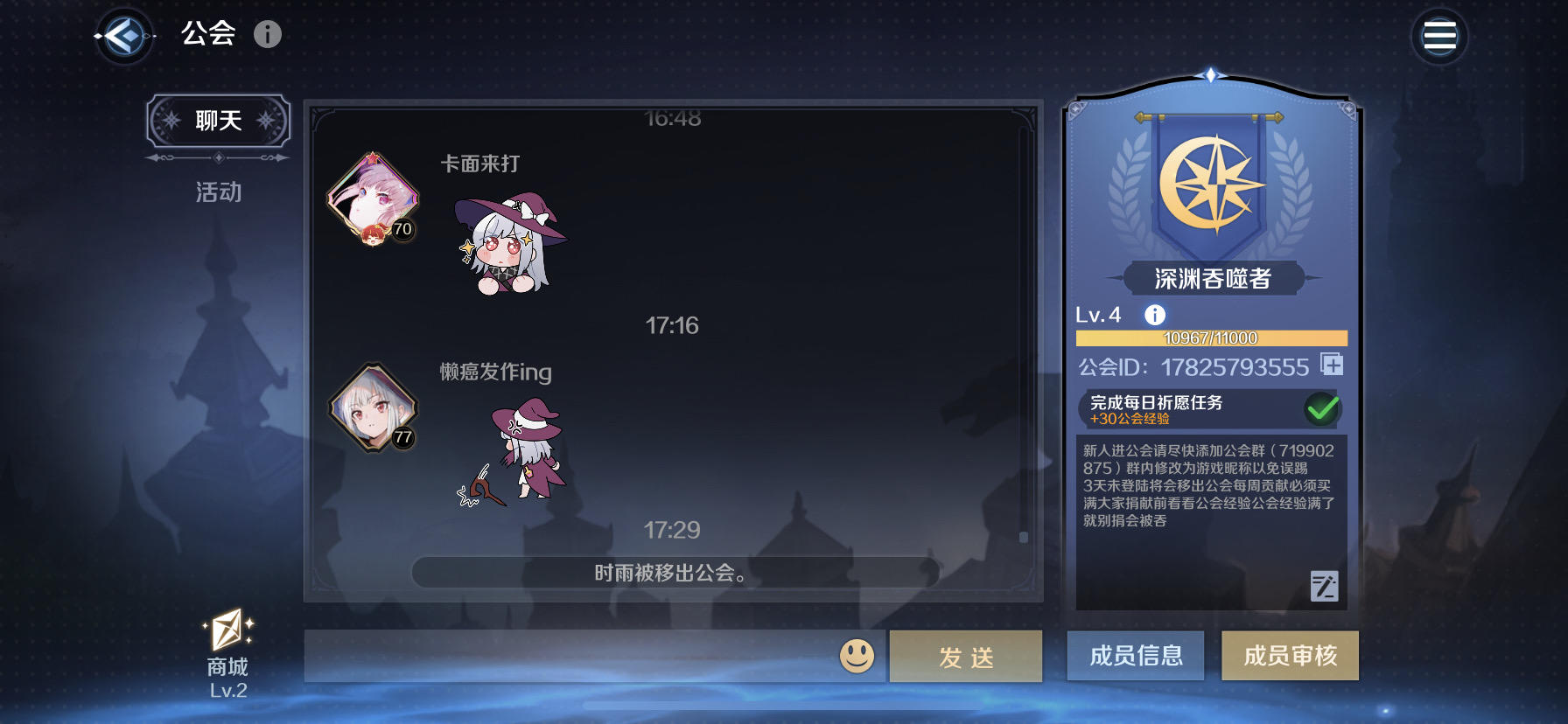Switch to the 活动 tab
1568x724 pixels.
(x=217, y=191)
